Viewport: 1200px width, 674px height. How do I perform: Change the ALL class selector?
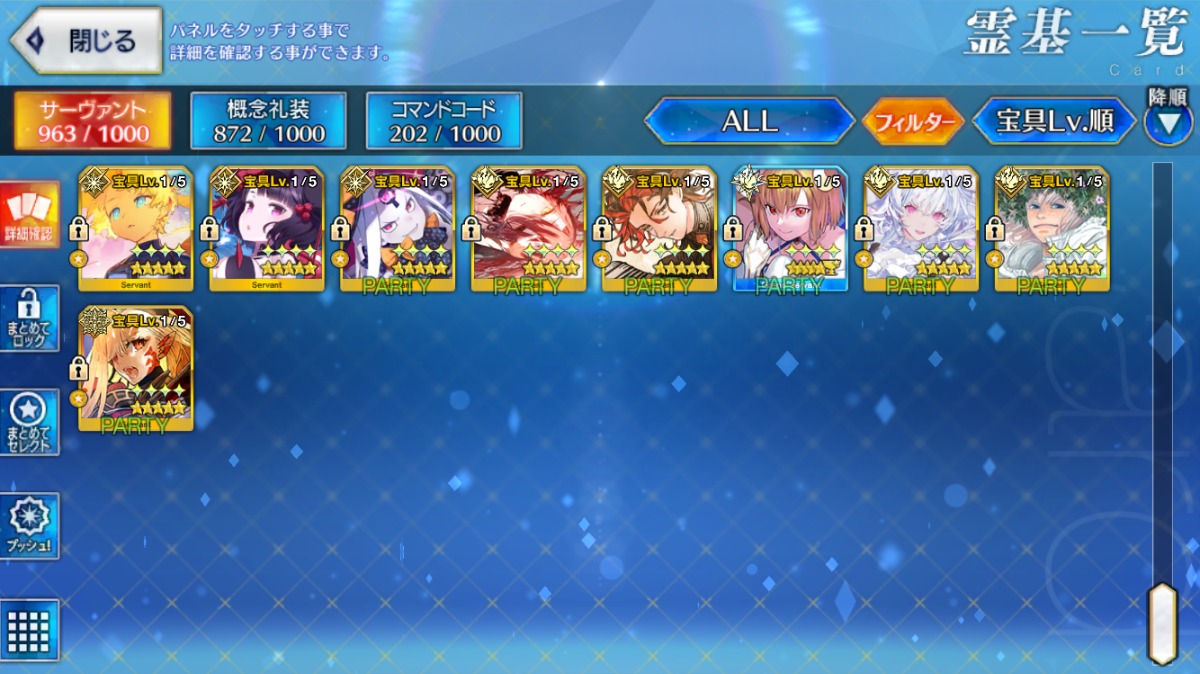coord(749,121)
